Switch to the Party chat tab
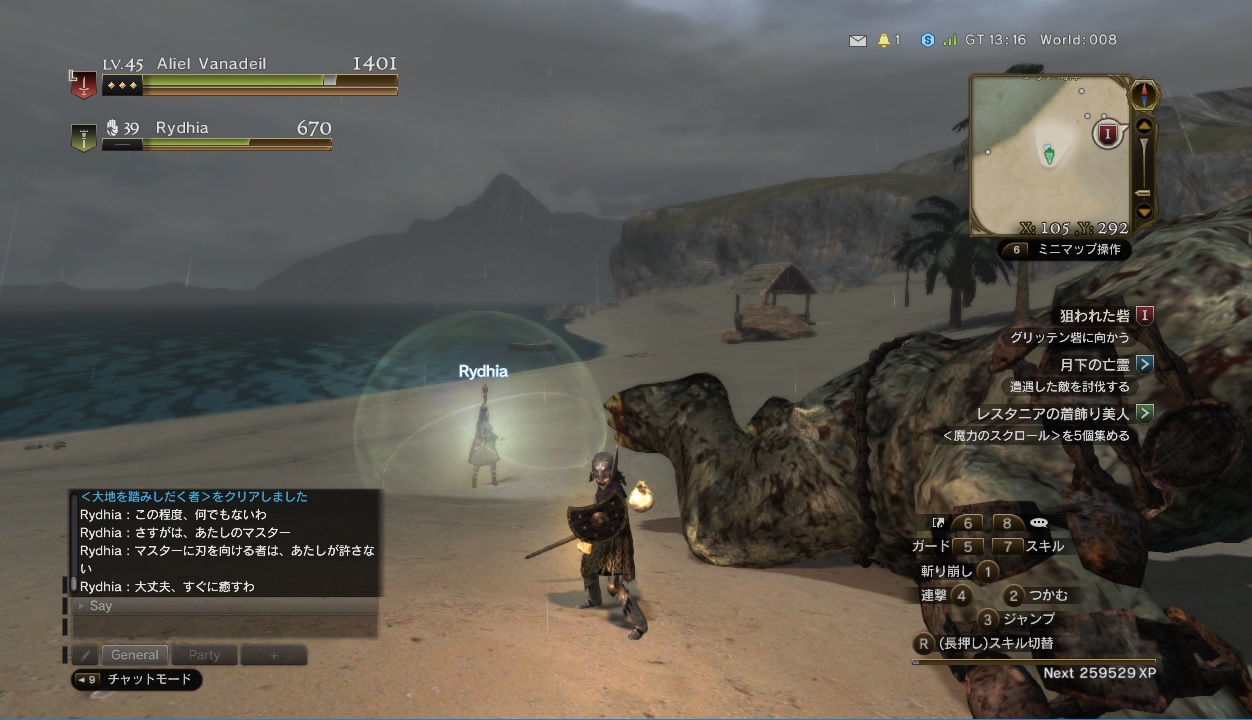 [x=204, y=655]
